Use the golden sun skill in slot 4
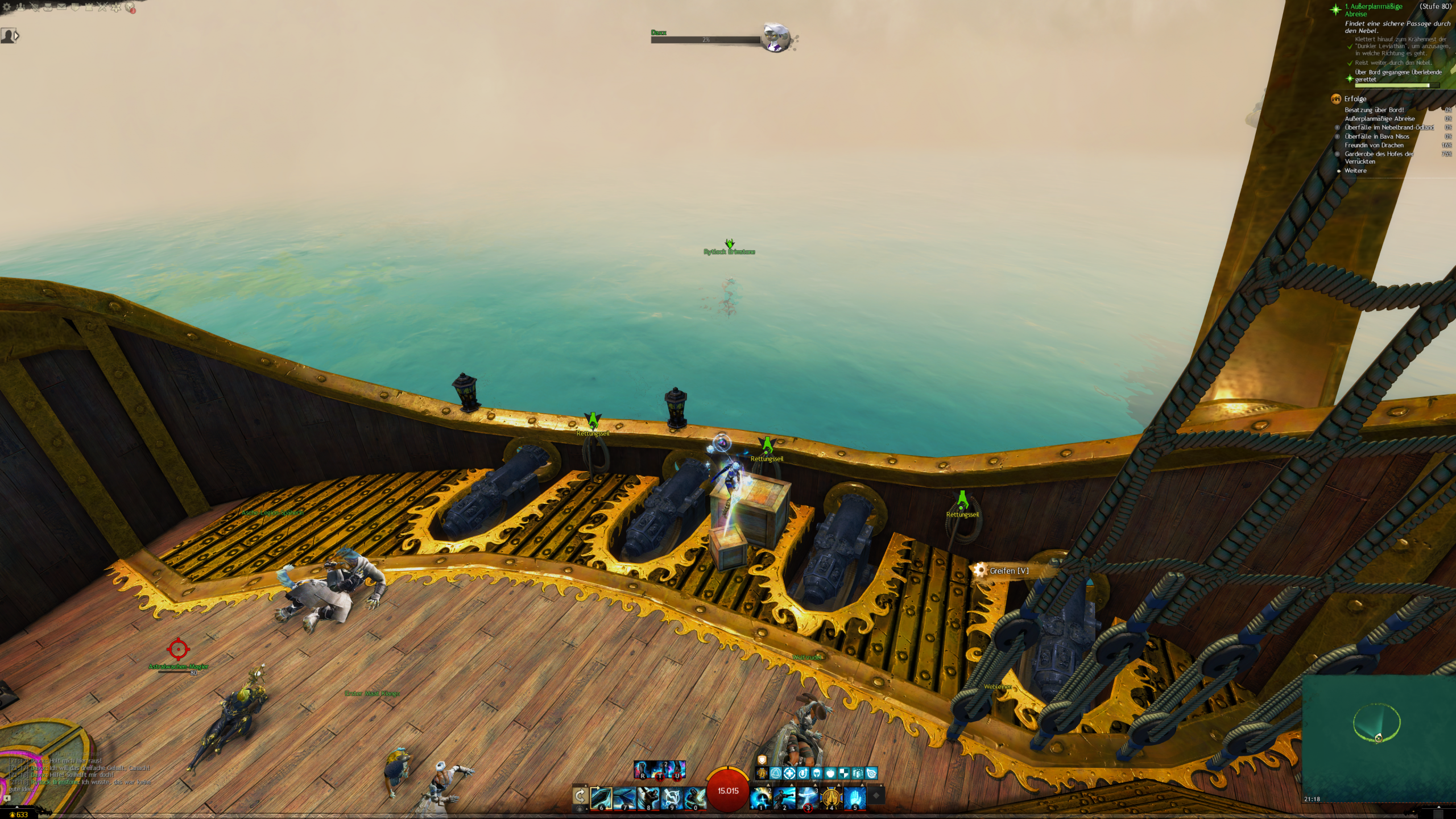1456x819 pixels. 831,798
